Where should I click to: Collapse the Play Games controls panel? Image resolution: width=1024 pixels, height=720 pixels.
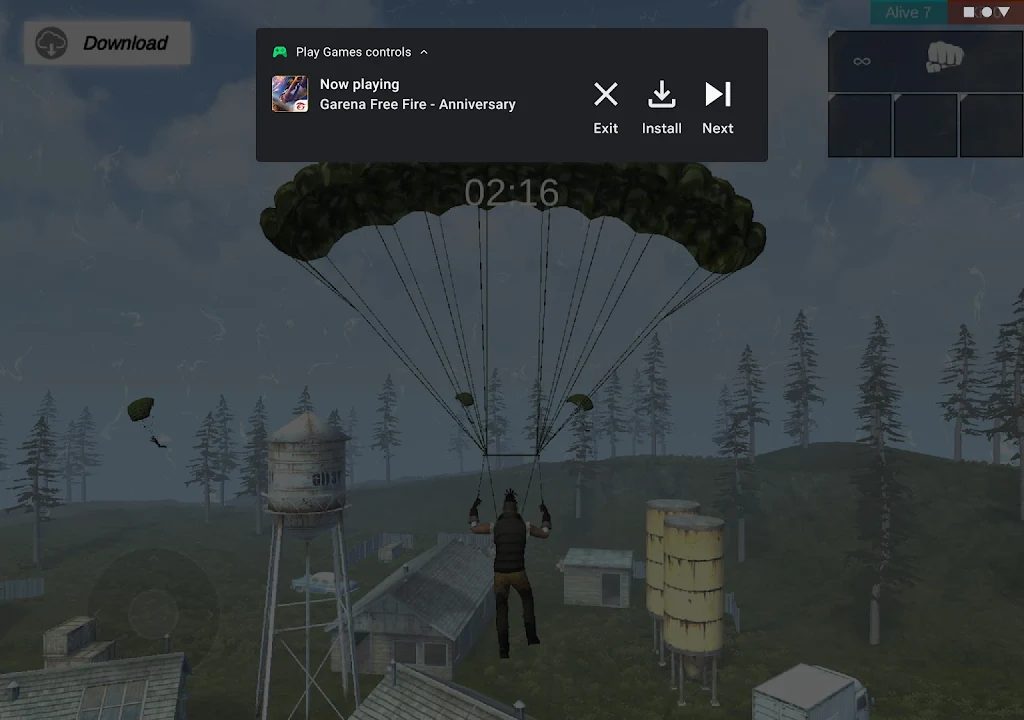point(424,52)
